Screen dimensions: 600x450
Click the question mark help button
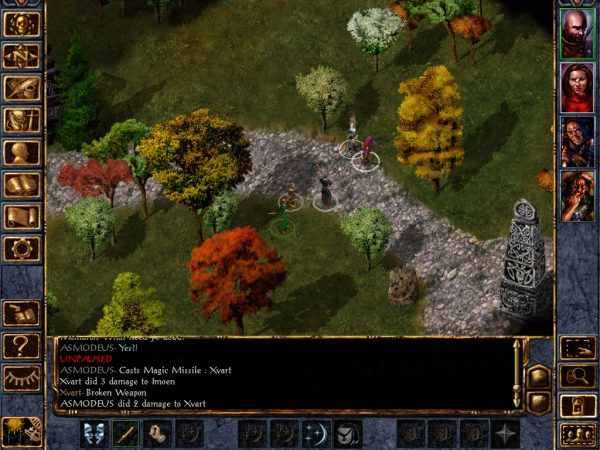click(22, 345)
